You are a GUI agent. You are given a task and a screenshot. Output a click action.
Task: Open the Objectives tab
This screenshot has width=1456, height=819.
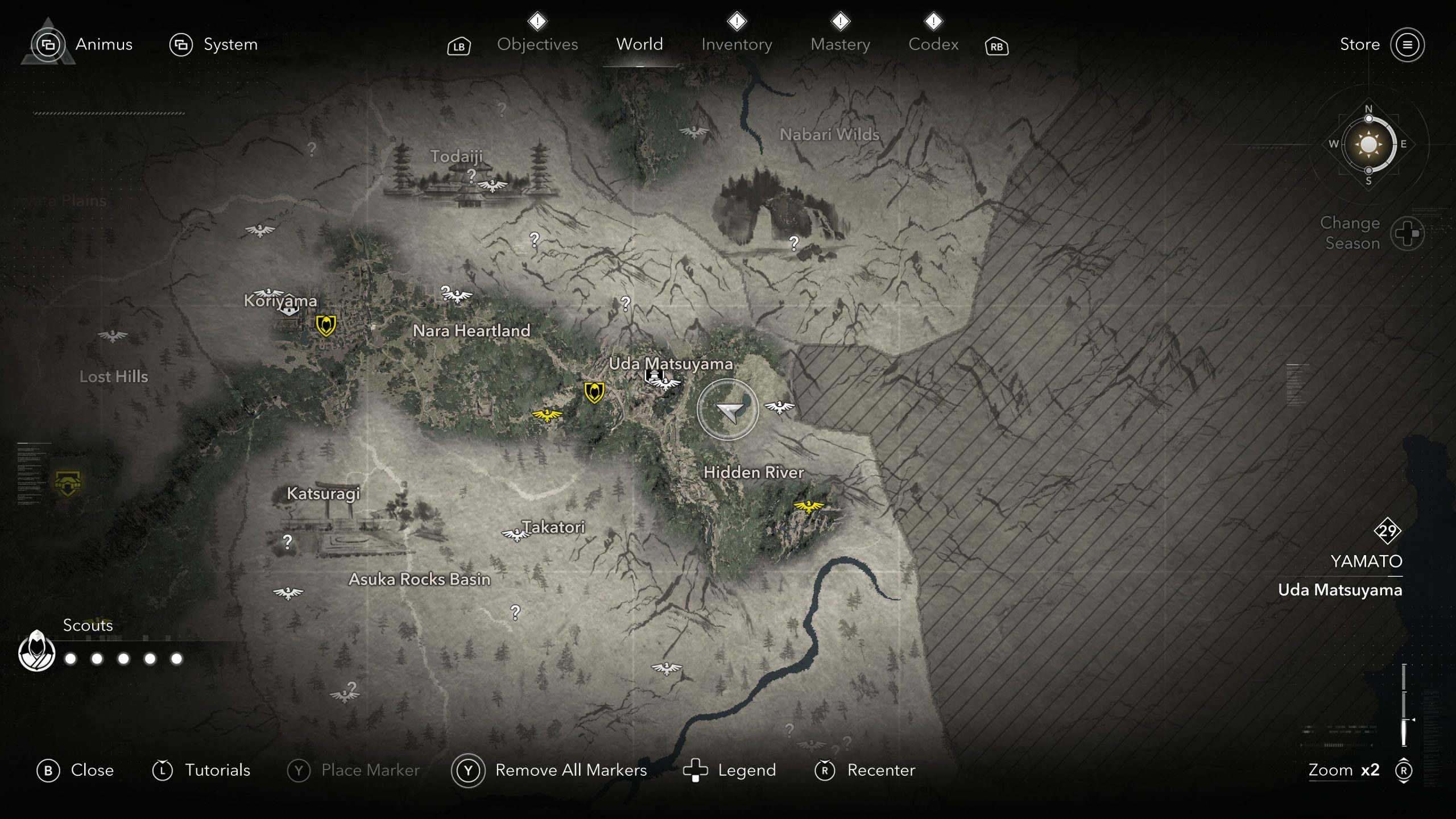[537, 44]
